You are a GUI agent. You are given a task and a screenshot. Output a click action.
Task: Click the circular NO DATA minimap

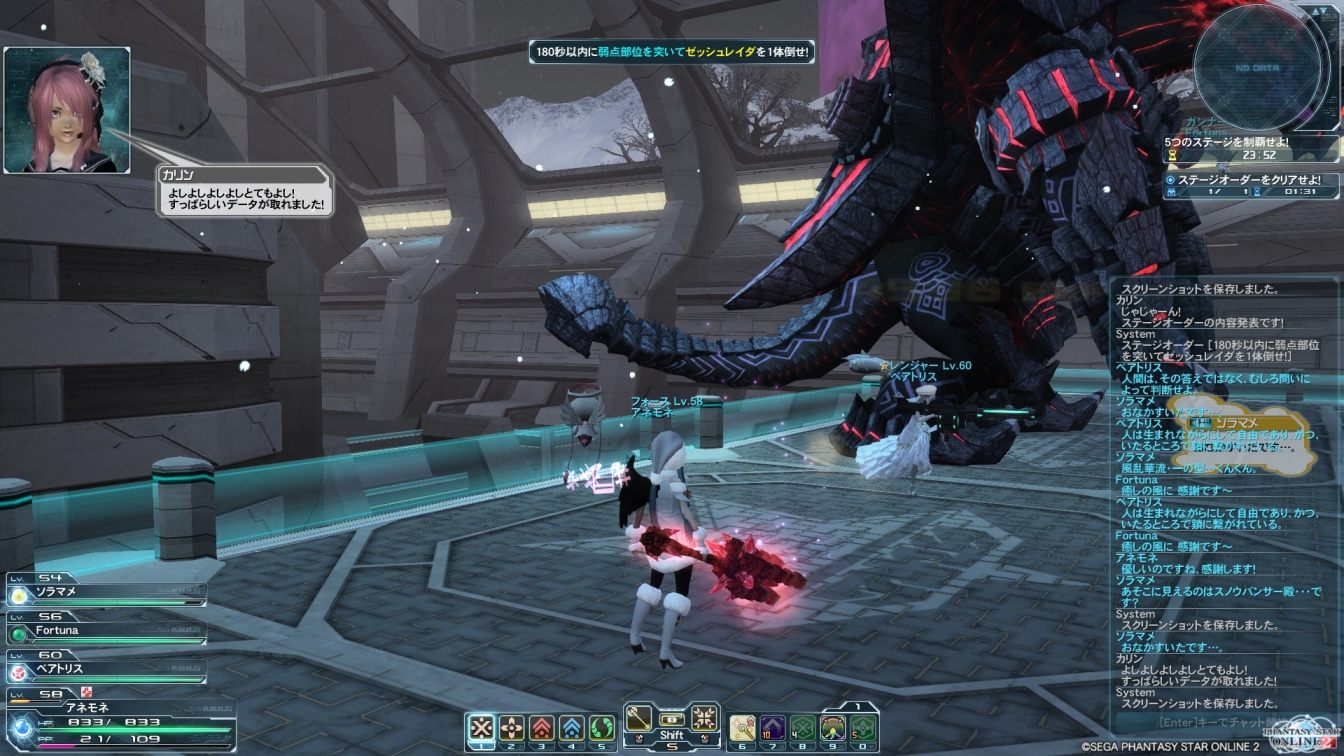1257,67
